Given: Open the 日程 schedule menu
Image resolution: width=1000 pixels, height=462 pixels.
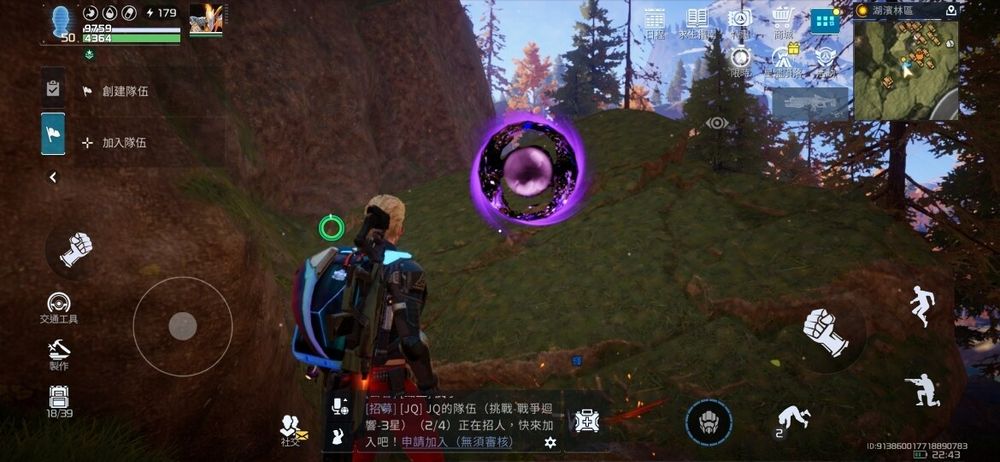Looking at the screenshot, I should pyautogui.click(x=655, y=21).
